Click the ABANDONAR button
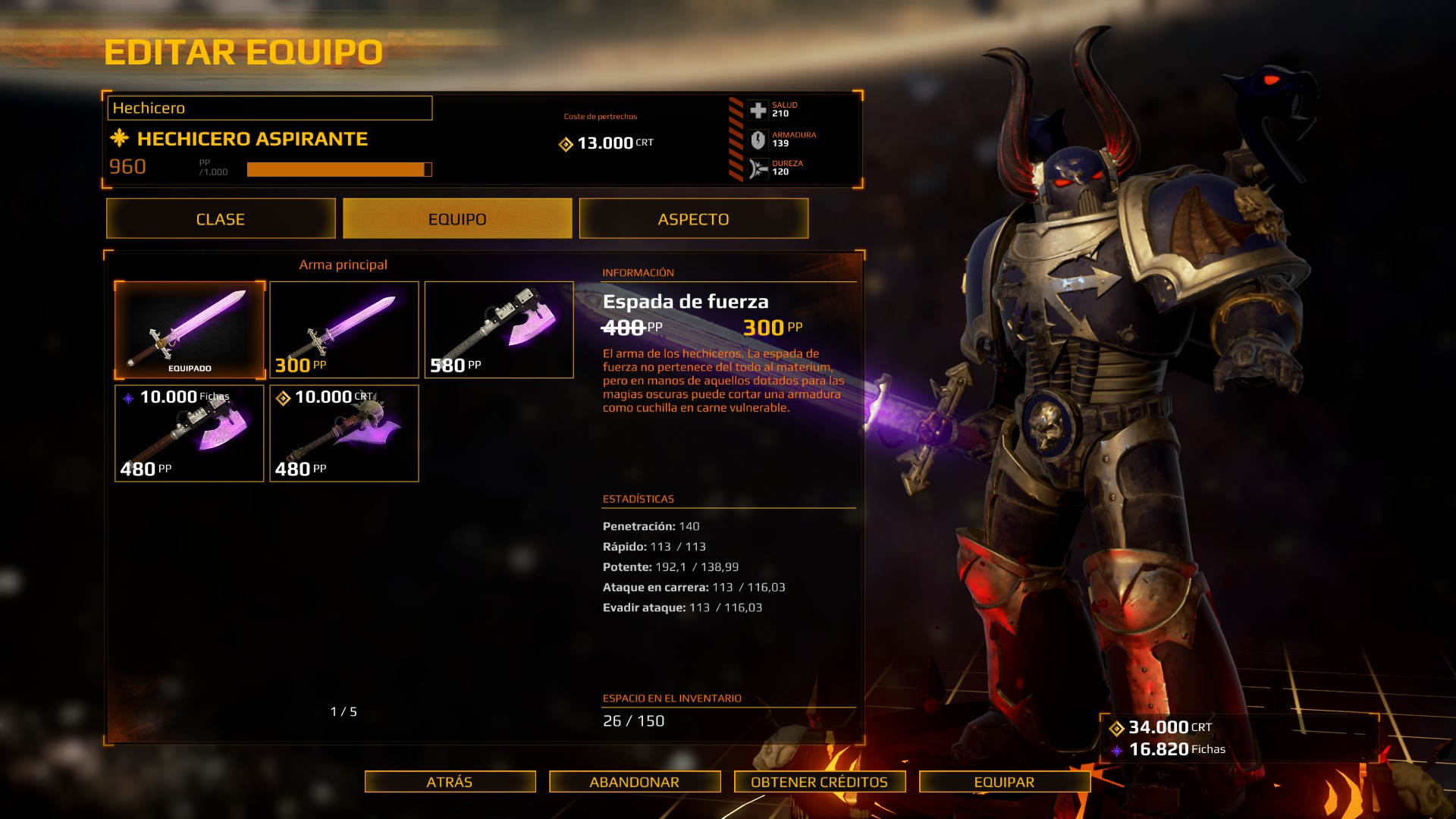The width and height of the screenshot is (1456, 819). coord(635,782)
